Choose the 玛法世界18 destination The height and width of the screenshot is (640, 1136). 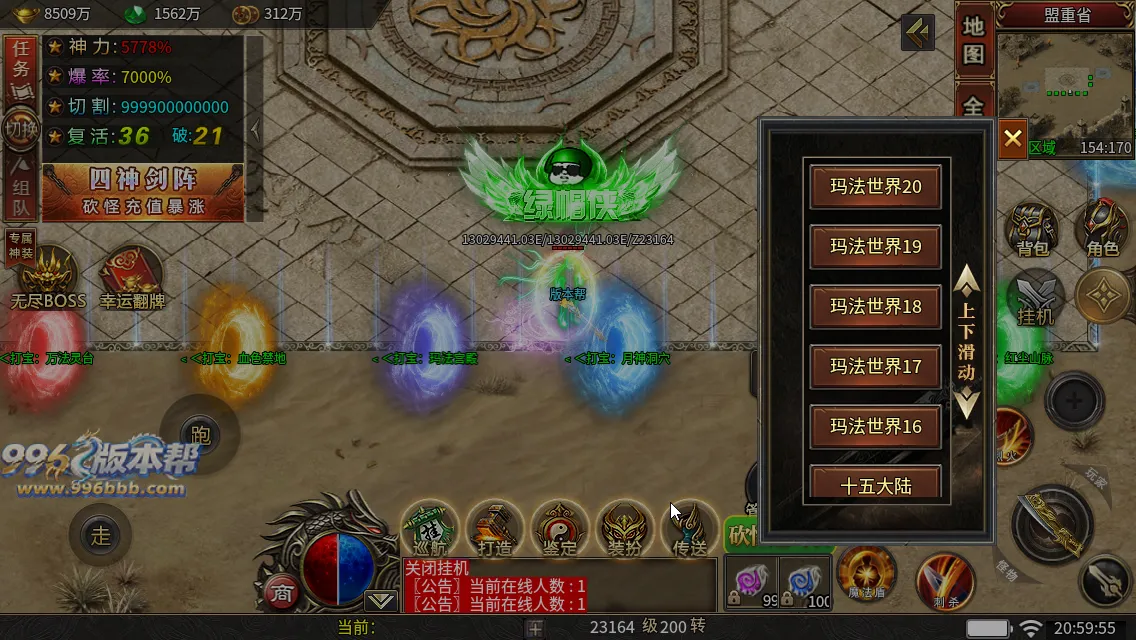[x=875, y=307]
